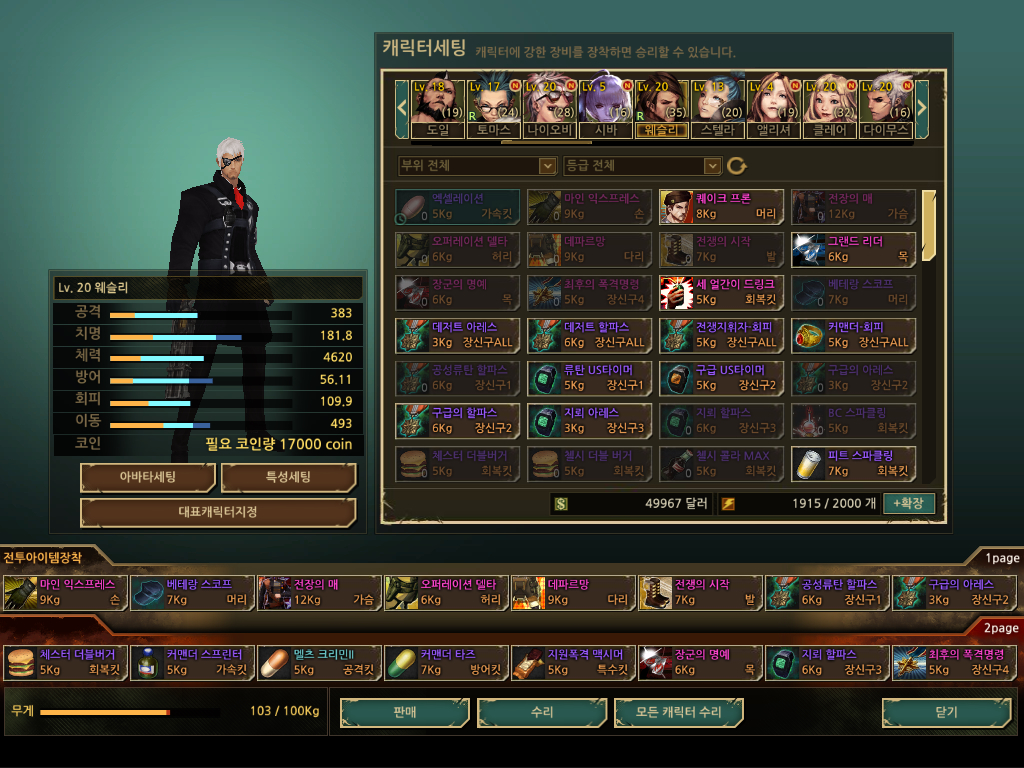Refresh the item list filter
1024x768 pixels.
pyautogui.click(x=737, y=165)
